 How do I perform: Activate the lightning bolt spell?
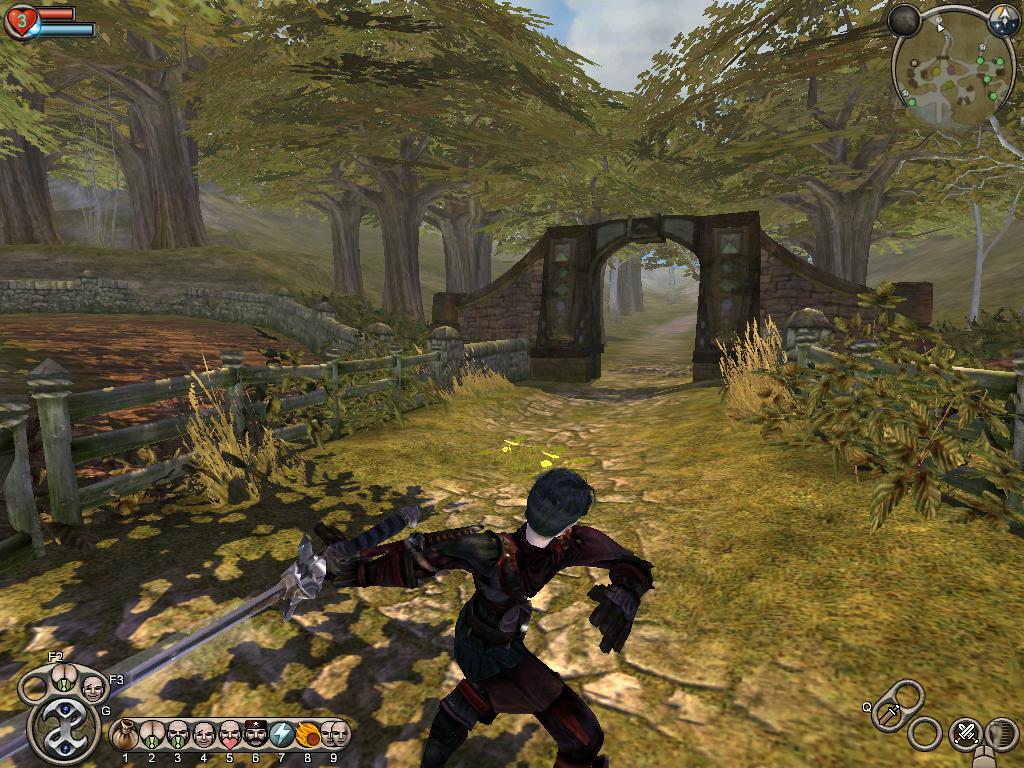coord(282,735)
